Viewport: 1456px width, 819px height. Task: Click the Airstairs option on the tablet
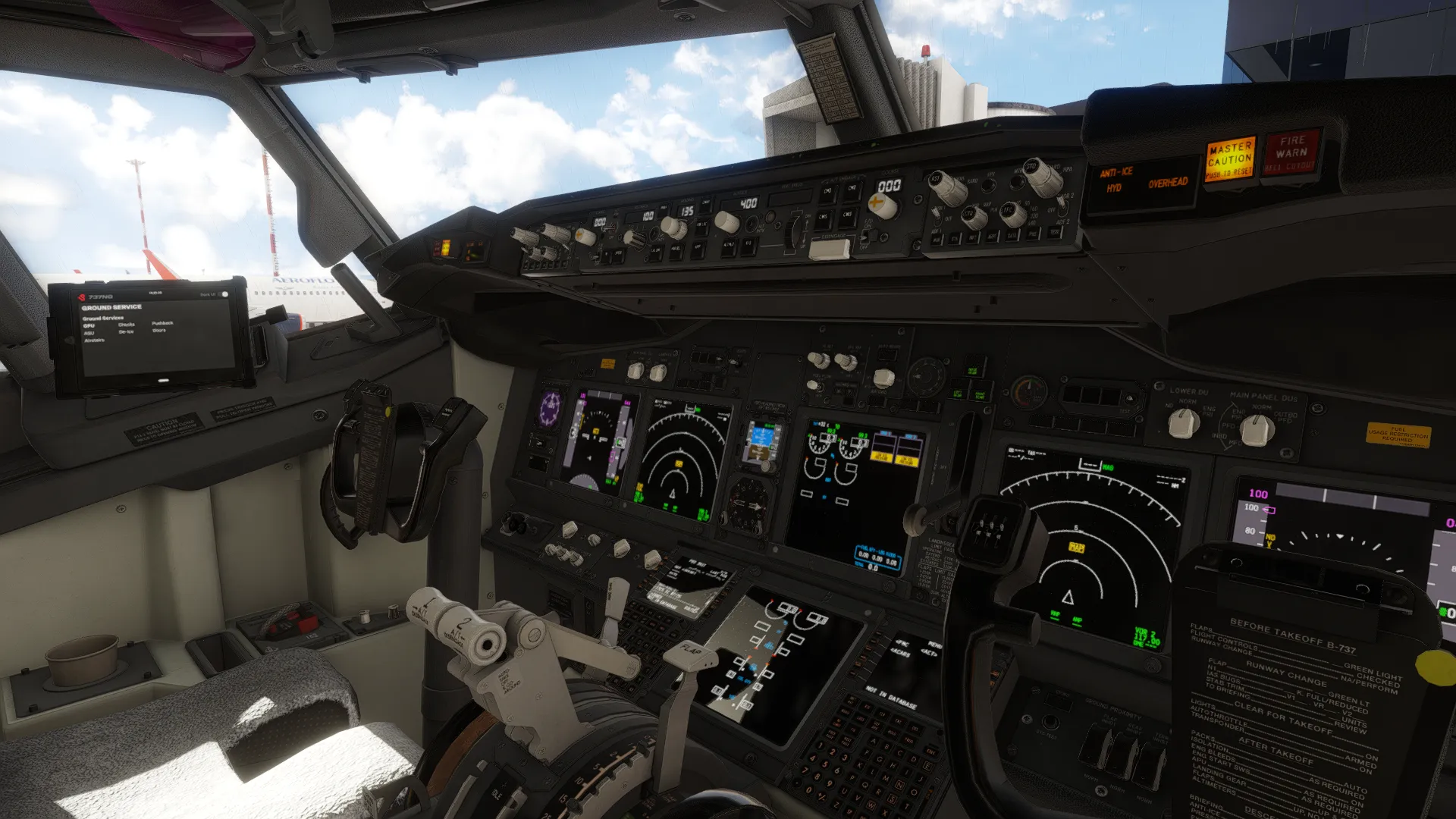click(94, 340)
